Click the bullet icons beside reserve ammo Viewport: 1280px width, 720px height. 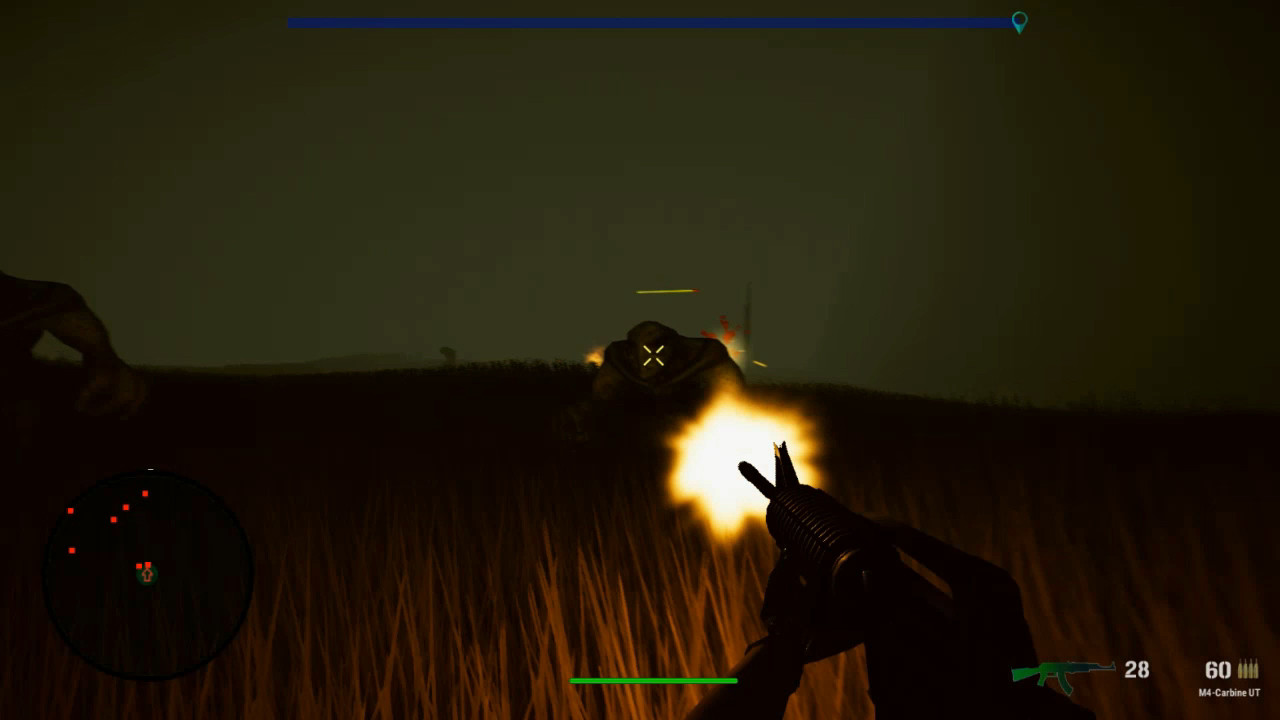[1249, 668]
